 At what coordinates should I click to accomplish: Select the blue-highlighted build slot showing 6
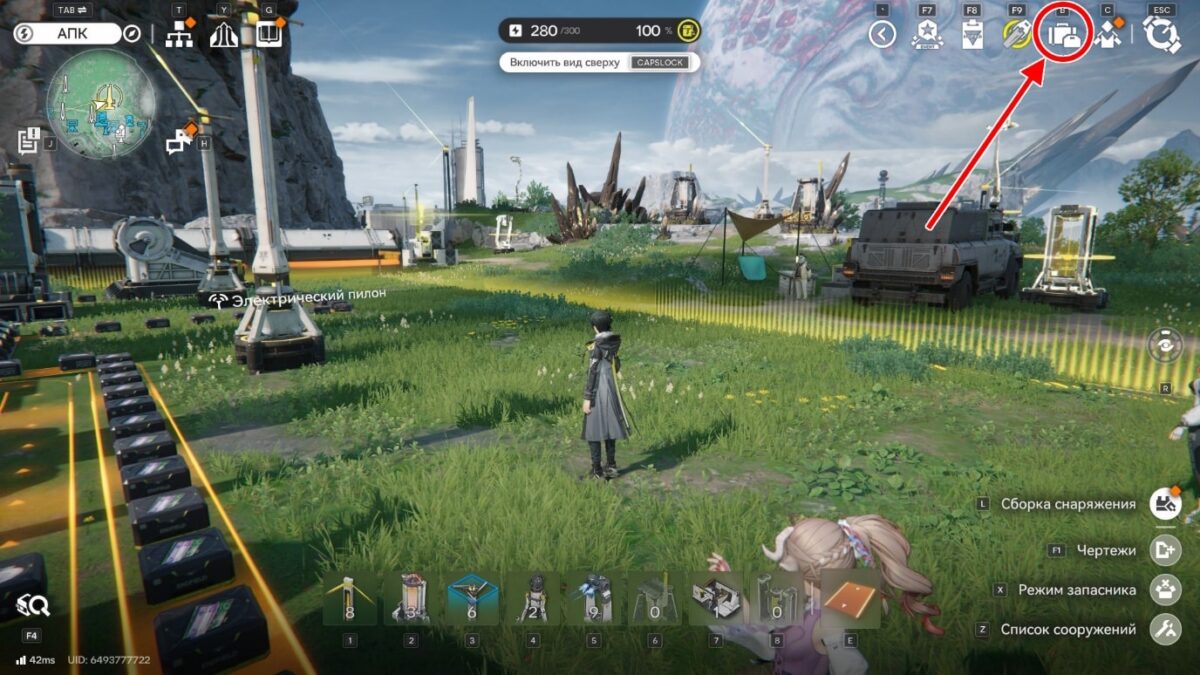(472, 599)
